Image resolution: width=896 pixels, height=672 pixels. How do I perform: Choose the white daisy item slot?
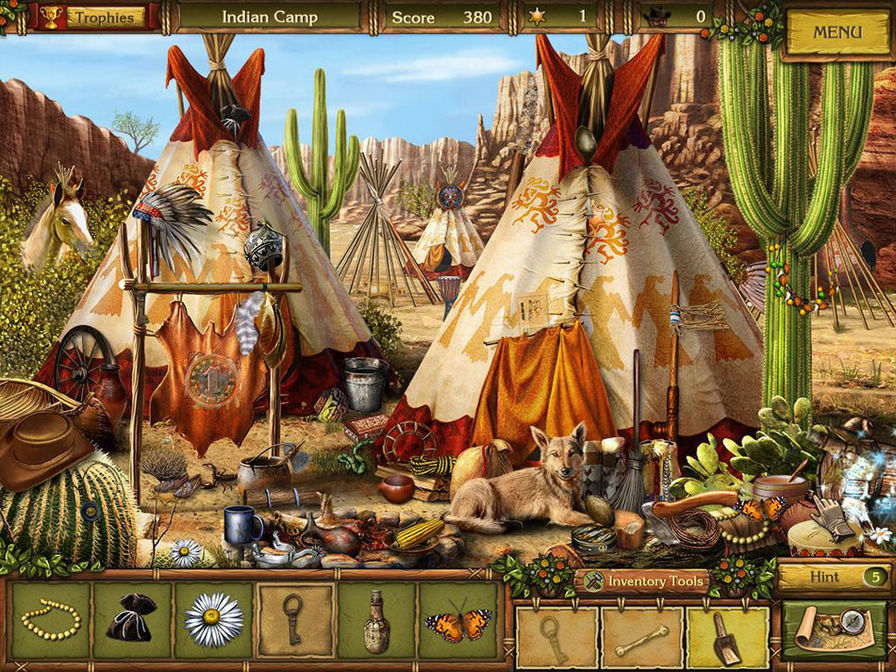tap(214, 621)
